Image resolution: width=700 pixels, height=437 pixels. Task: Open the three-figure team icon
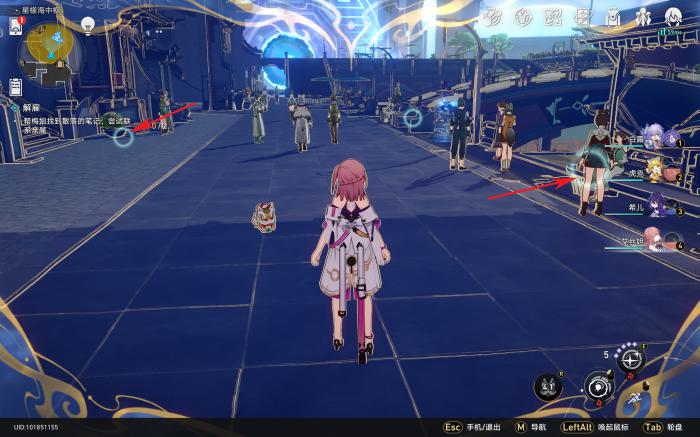tap(642, 17)
